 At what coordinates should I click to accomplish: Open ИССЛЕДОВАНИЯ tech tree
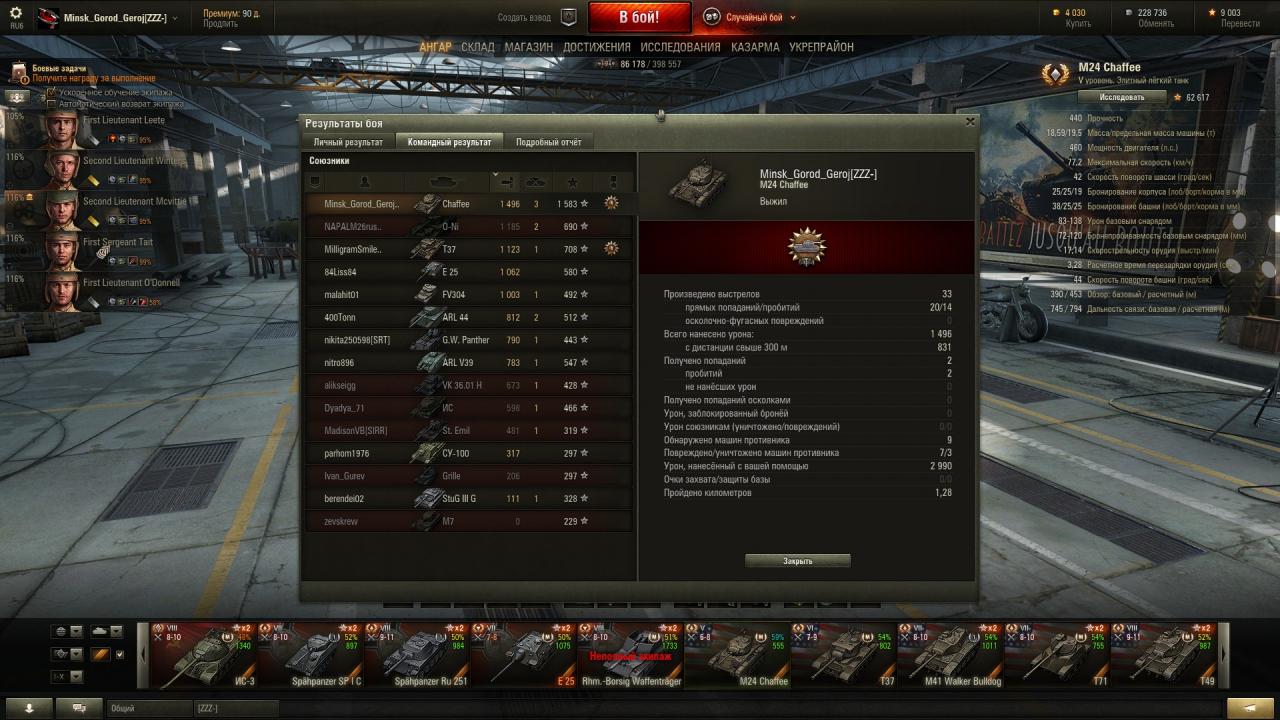pyautogui.click(x=680, y=47)
